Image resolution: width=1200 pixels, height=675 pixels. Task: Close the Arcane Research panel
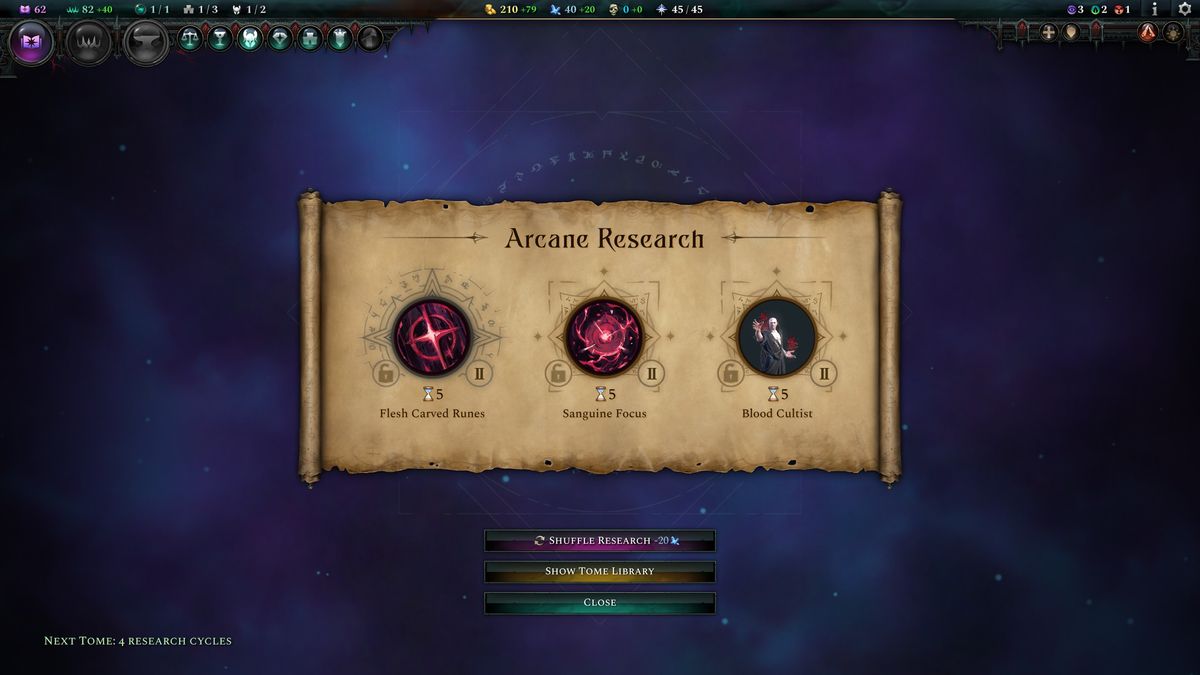pos(600,603)
